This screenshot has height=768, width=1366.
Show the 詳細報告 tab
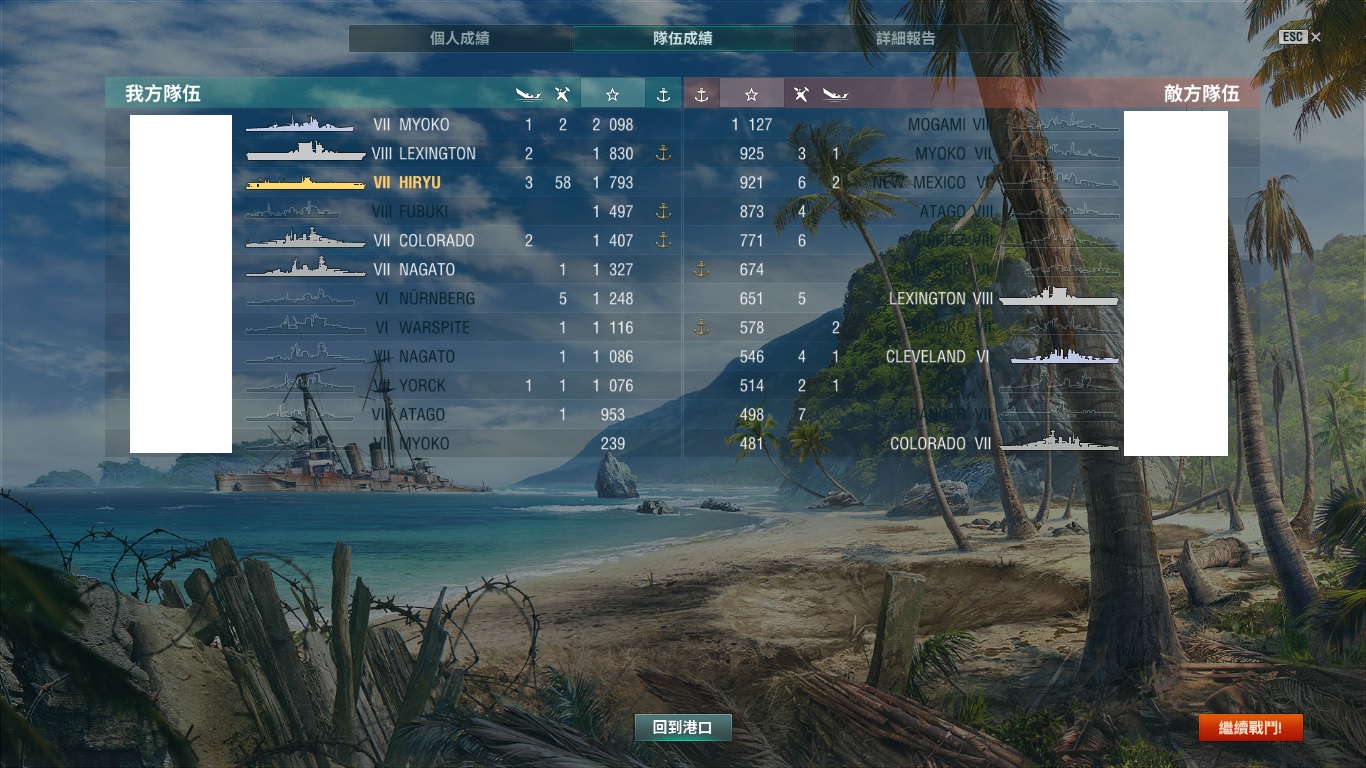click(x=905, y=39)
